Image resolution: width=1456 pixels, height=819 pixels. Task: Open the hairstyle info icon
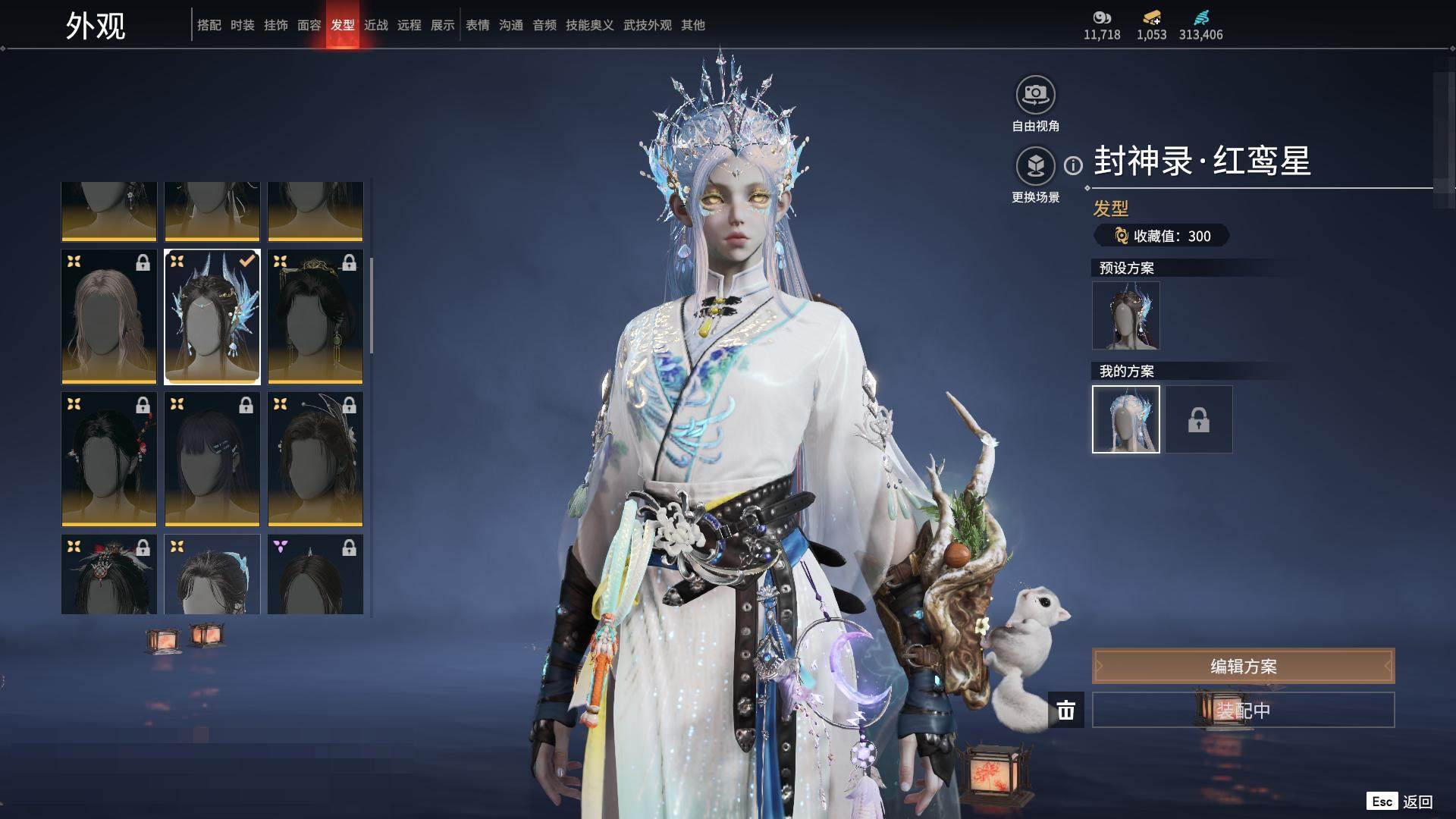pyautogui.click(x=1073, y=165)
